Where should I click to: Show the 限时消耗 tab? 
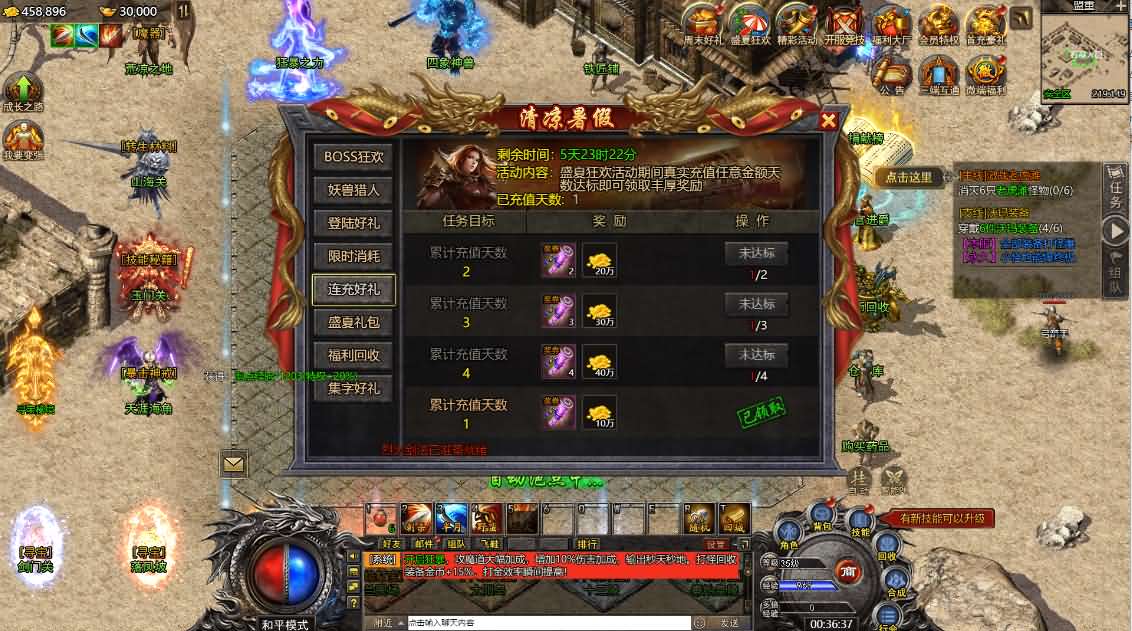pos(353,256)
